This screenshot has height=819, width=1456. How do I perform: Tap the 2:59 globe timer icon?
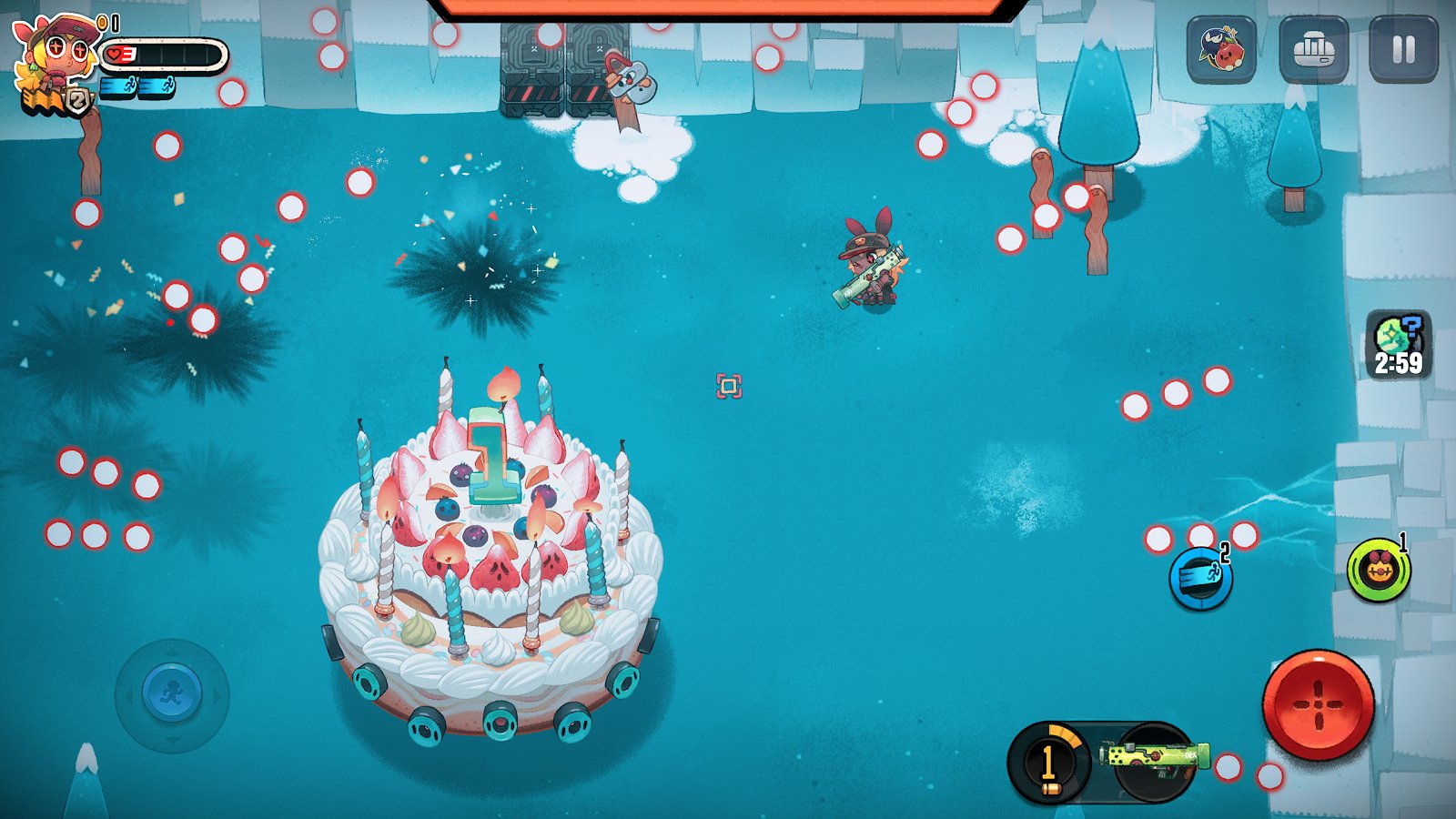pos(1398,346)
